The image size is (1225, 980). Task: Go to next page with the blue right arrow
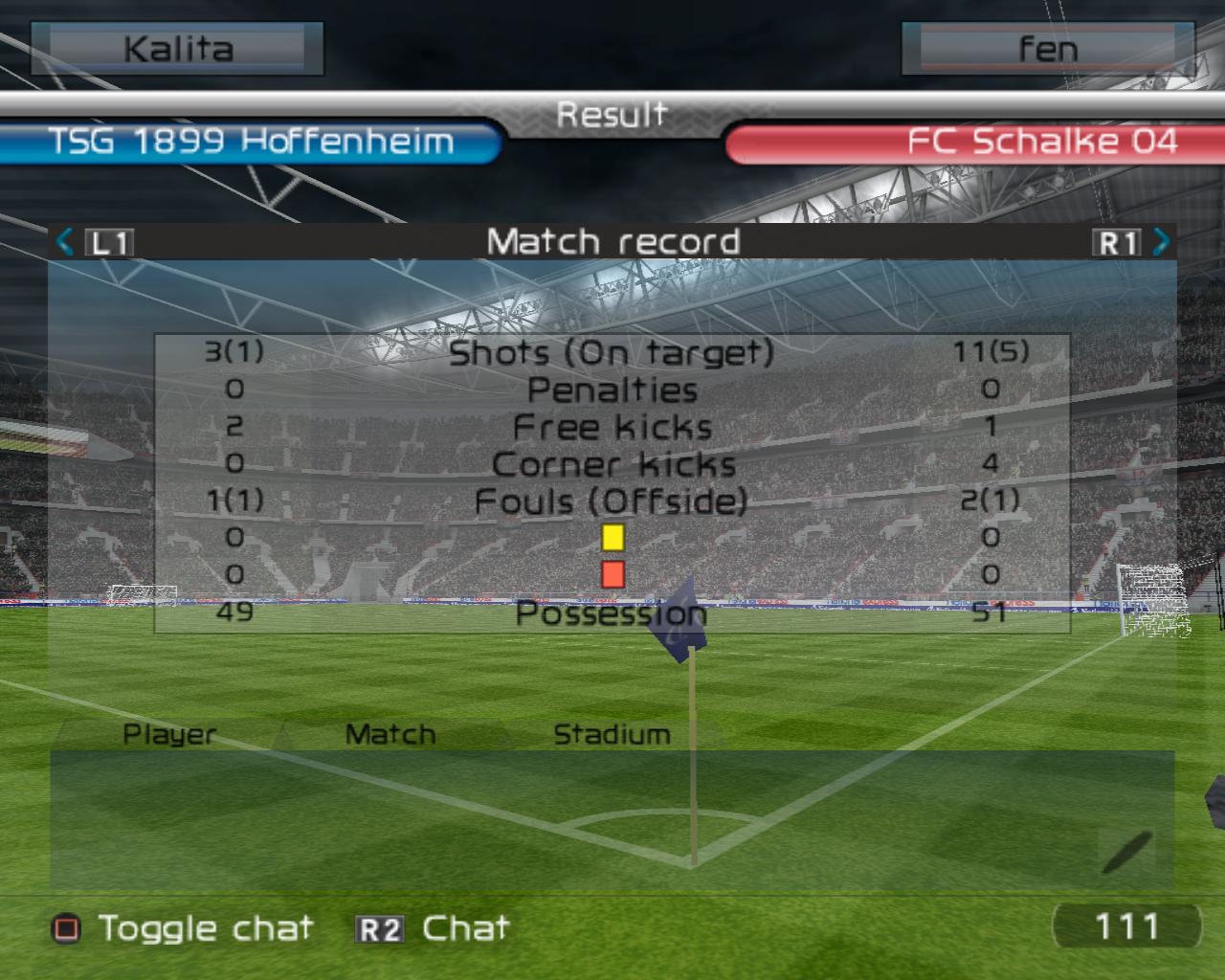[1161, 241]
